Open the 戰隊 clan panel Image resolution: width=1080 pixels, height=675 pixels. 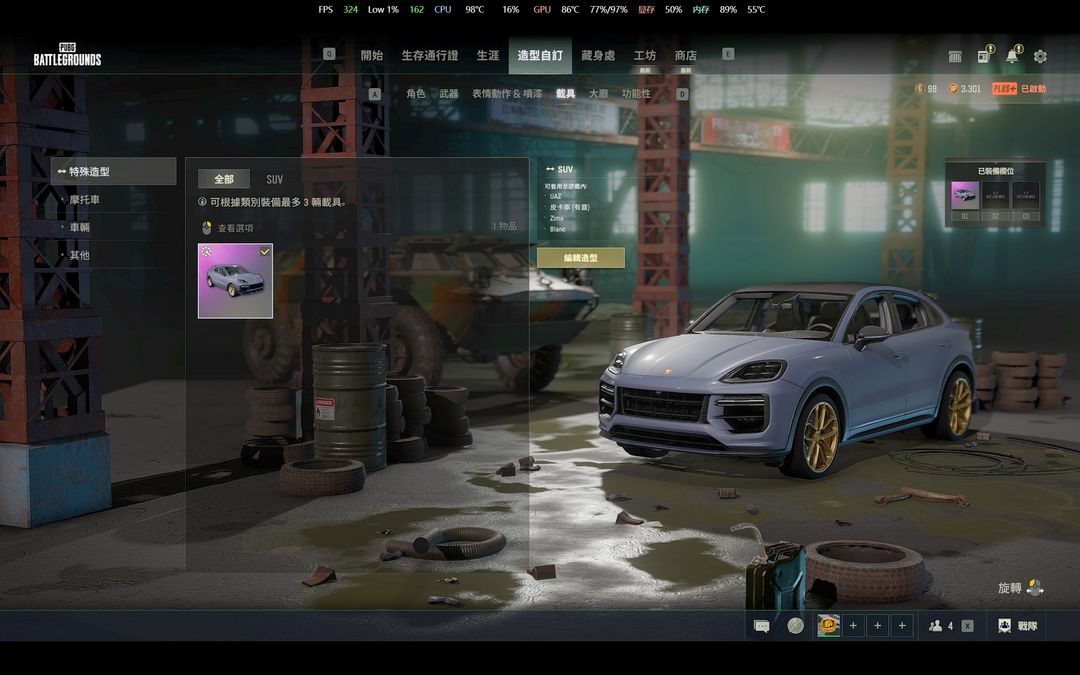coord(1018,626)
